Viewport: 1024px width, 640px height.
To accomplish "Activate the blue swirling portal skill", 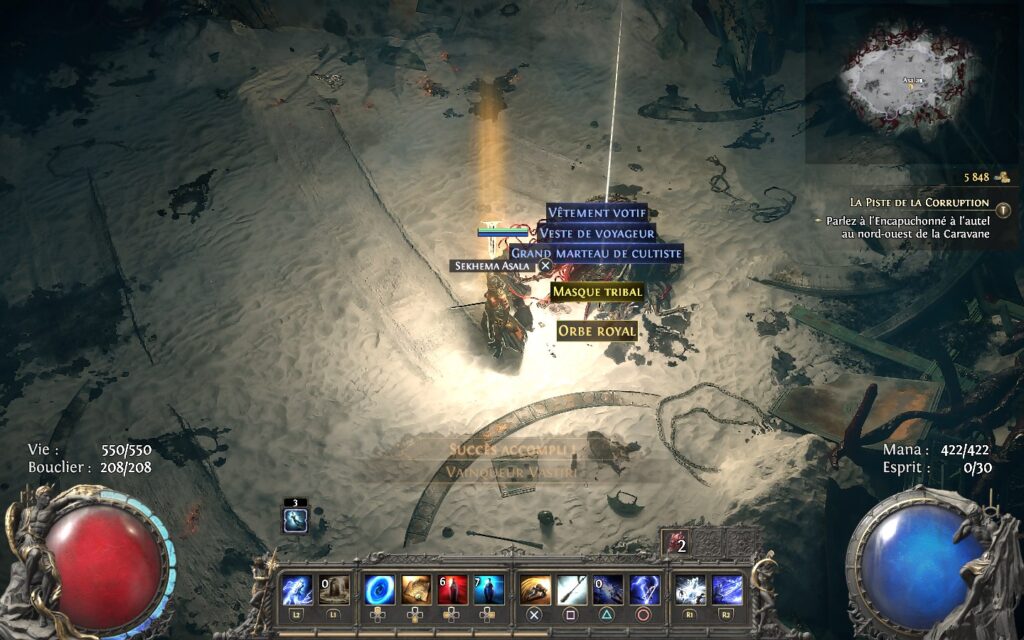I will pos(379,590).
